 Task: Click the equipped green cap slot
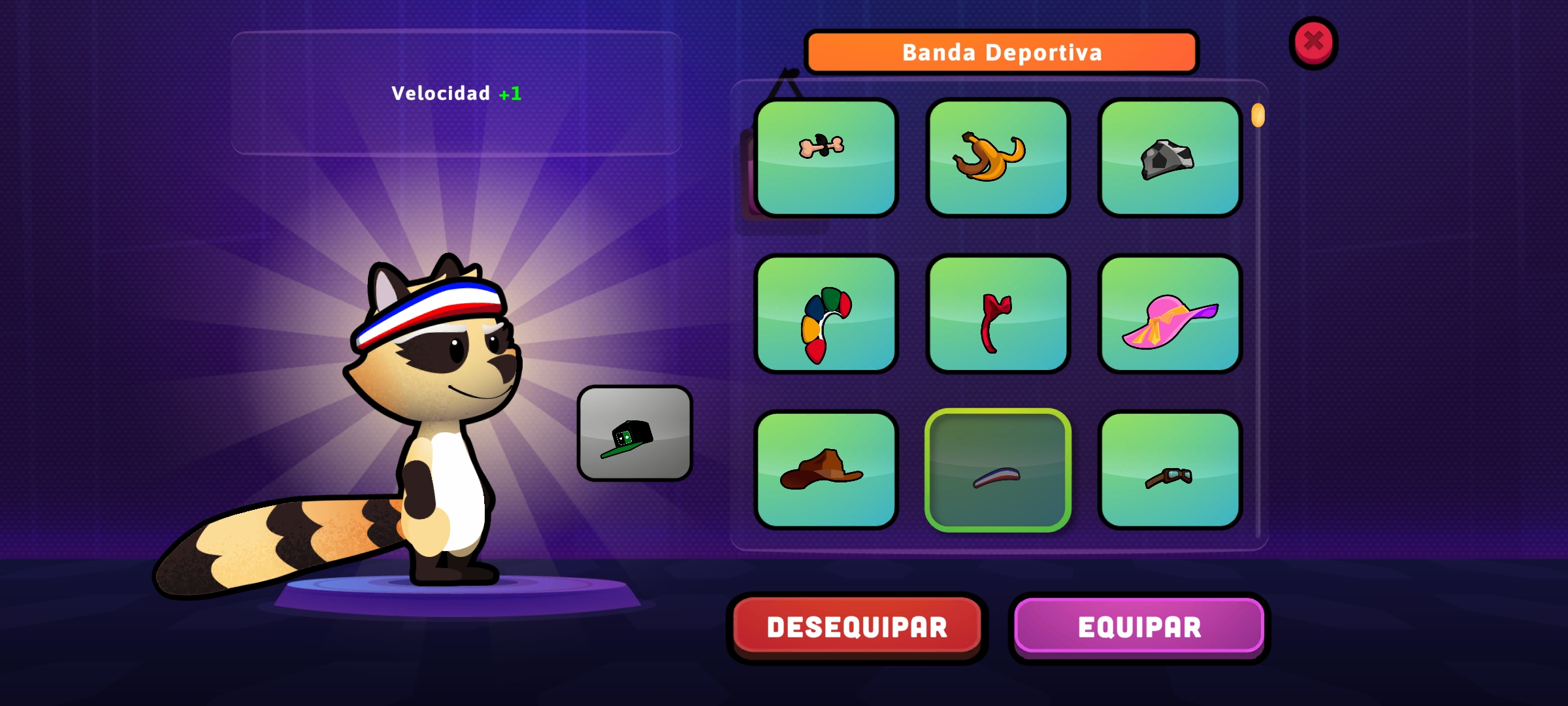point(634,433)
